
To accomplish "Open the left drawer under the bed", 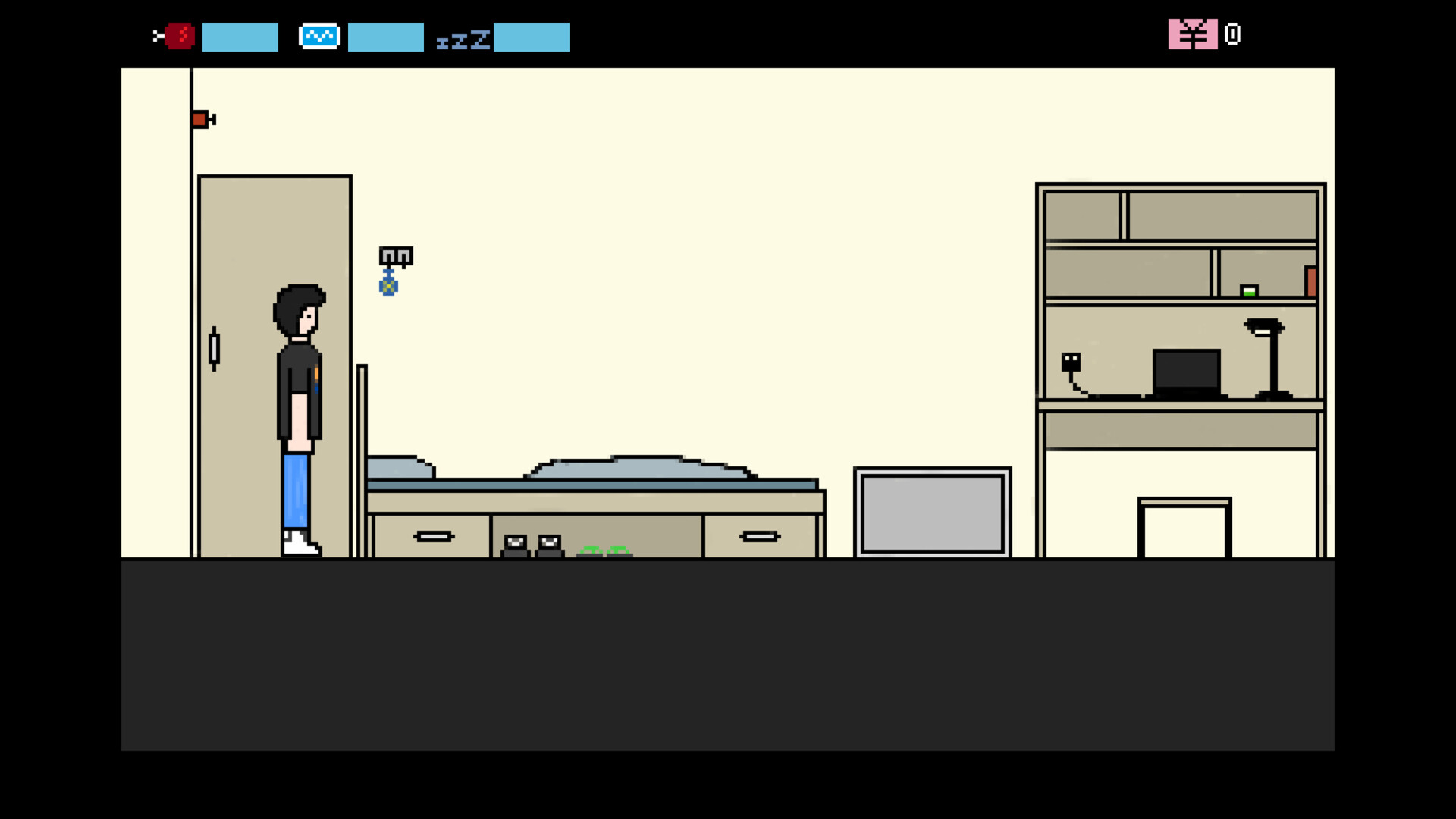I will coord(435,535).
